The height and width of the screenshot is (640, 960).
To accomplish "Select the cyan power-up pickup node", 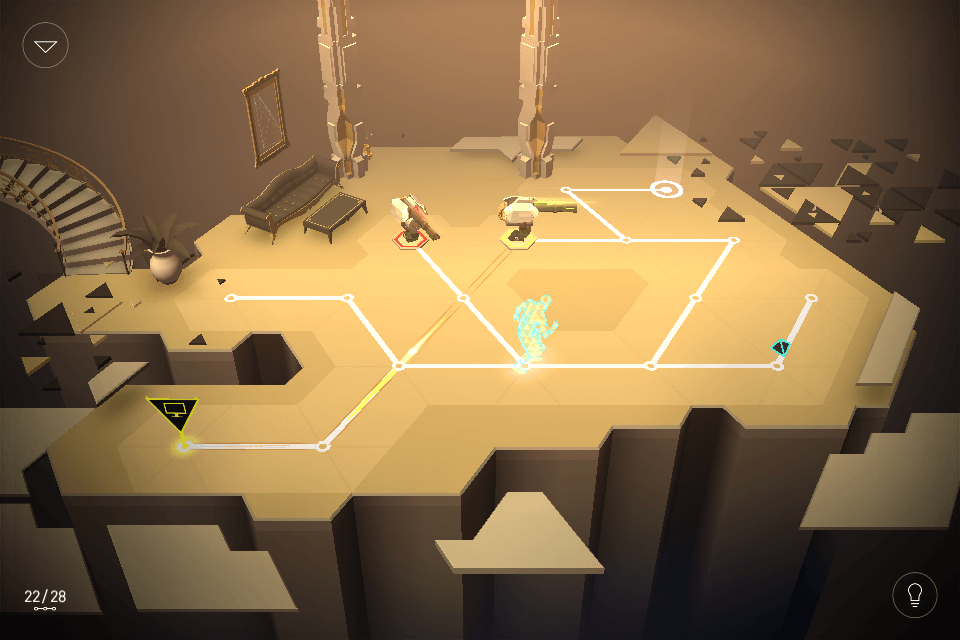I will click(781, 348).
